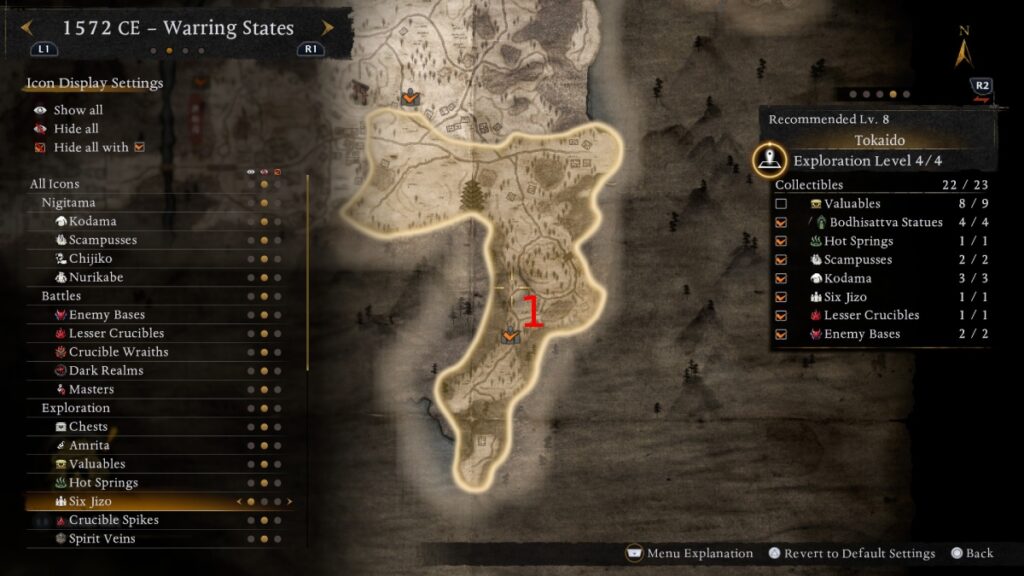The width and height of the screenshot is (1024, 576).
Task: Select the Hot Springs filter entry
Action: pyautogui.click(x=103, y=483)
